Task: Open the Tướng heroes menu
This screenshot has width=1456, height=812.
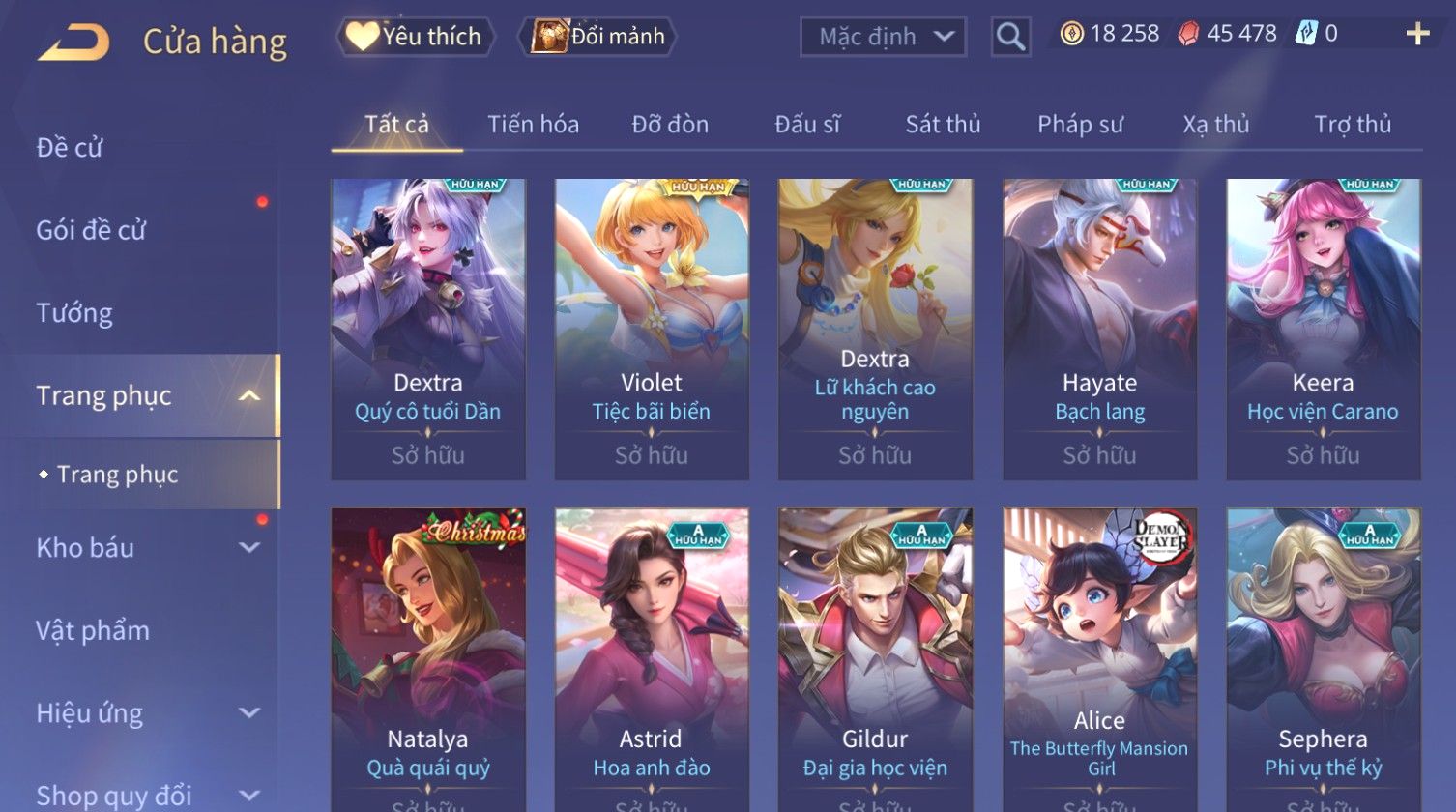Action: (x=74, y=313)
